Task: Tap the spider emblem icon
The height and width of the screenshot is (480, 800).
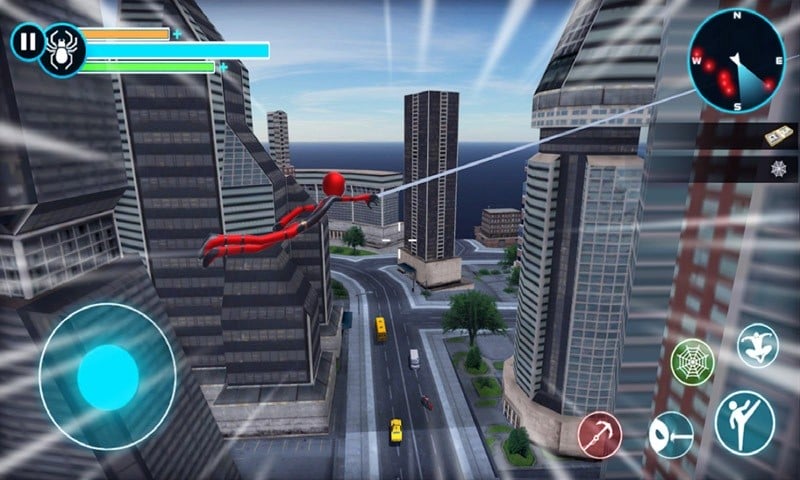Action: point(62,50)
